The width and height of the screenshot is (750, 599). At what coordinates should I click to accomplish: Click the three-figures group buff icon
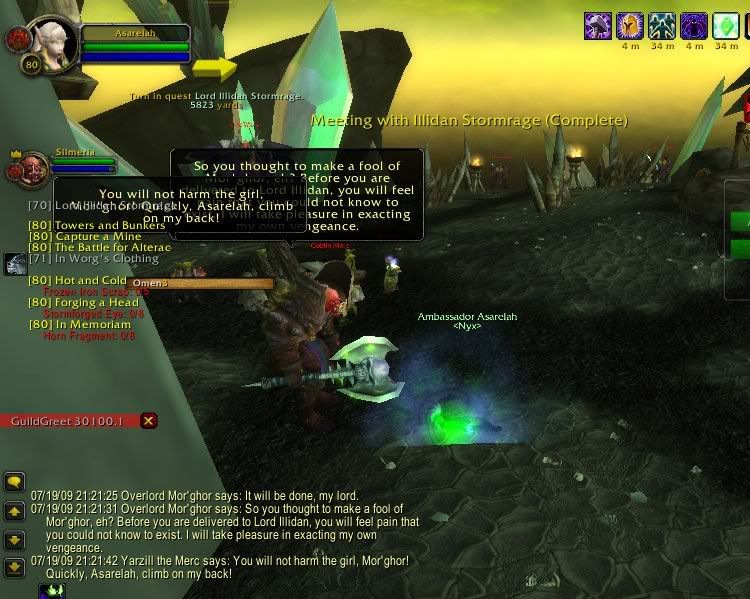pyautogui.click(x=661, y=25)
